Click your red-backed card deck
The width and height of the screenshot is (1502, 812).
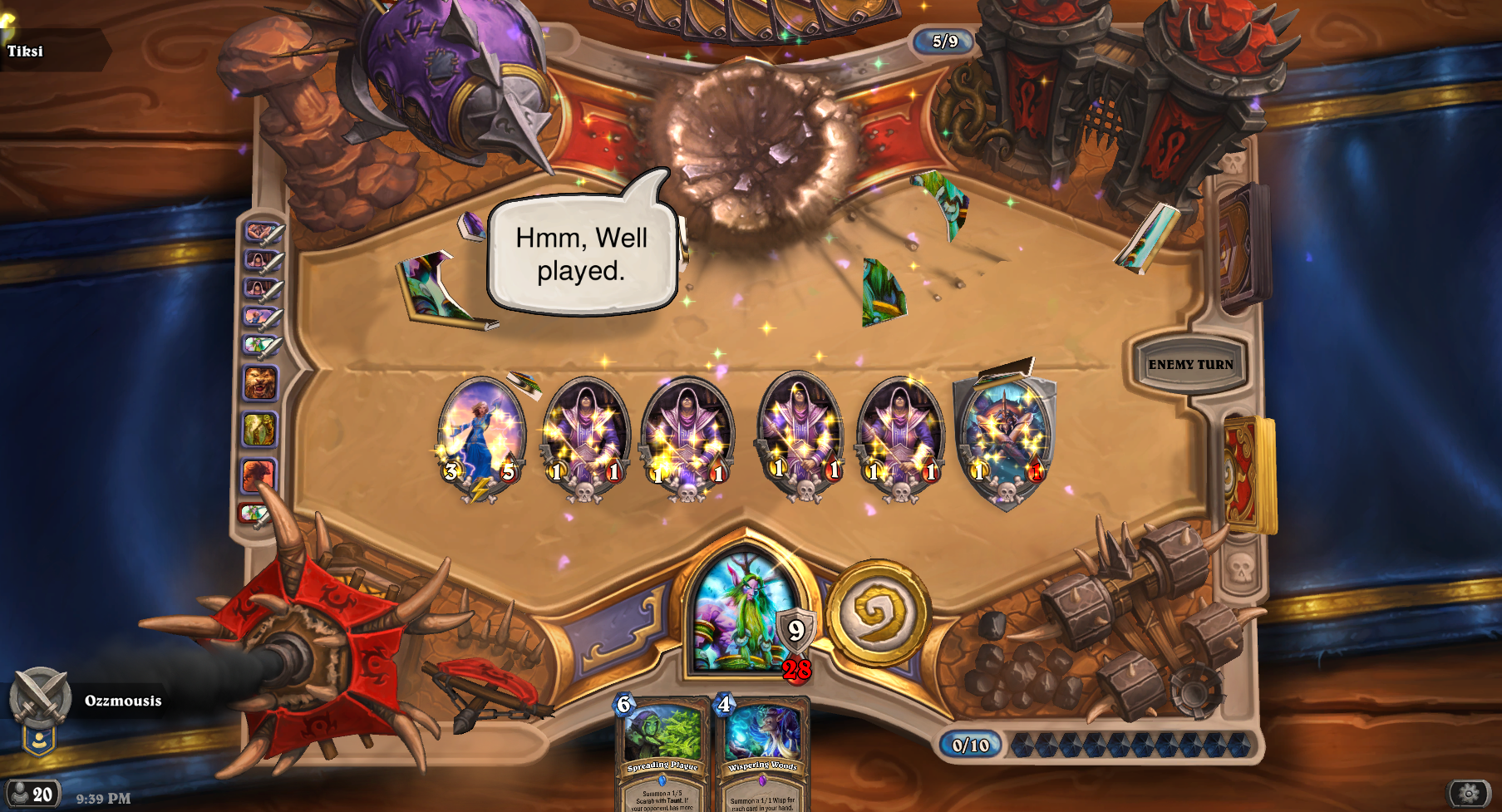tap(1247, 474)
